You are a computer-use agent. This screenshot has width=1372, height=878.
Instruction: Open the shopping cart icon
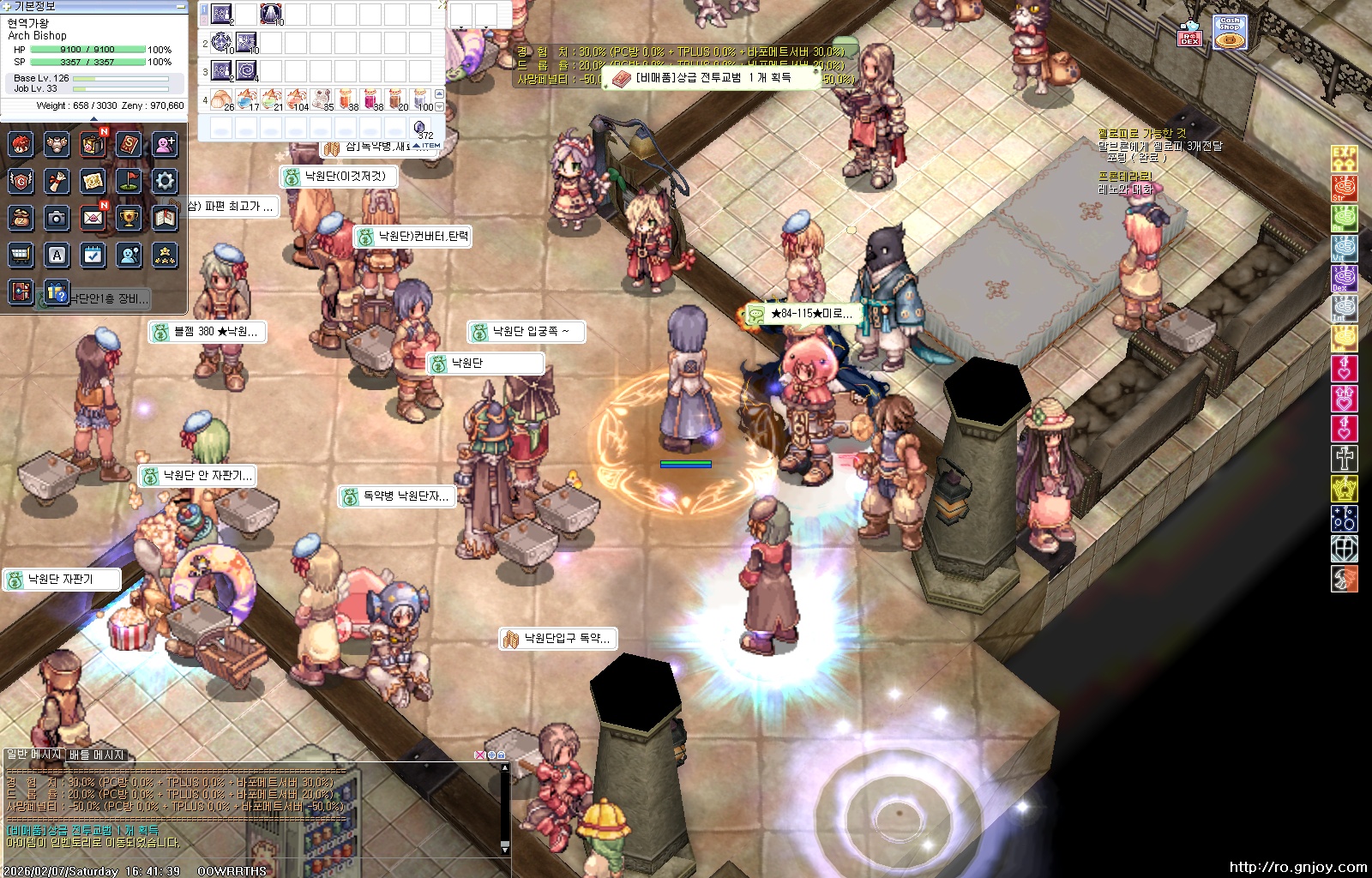21,255
